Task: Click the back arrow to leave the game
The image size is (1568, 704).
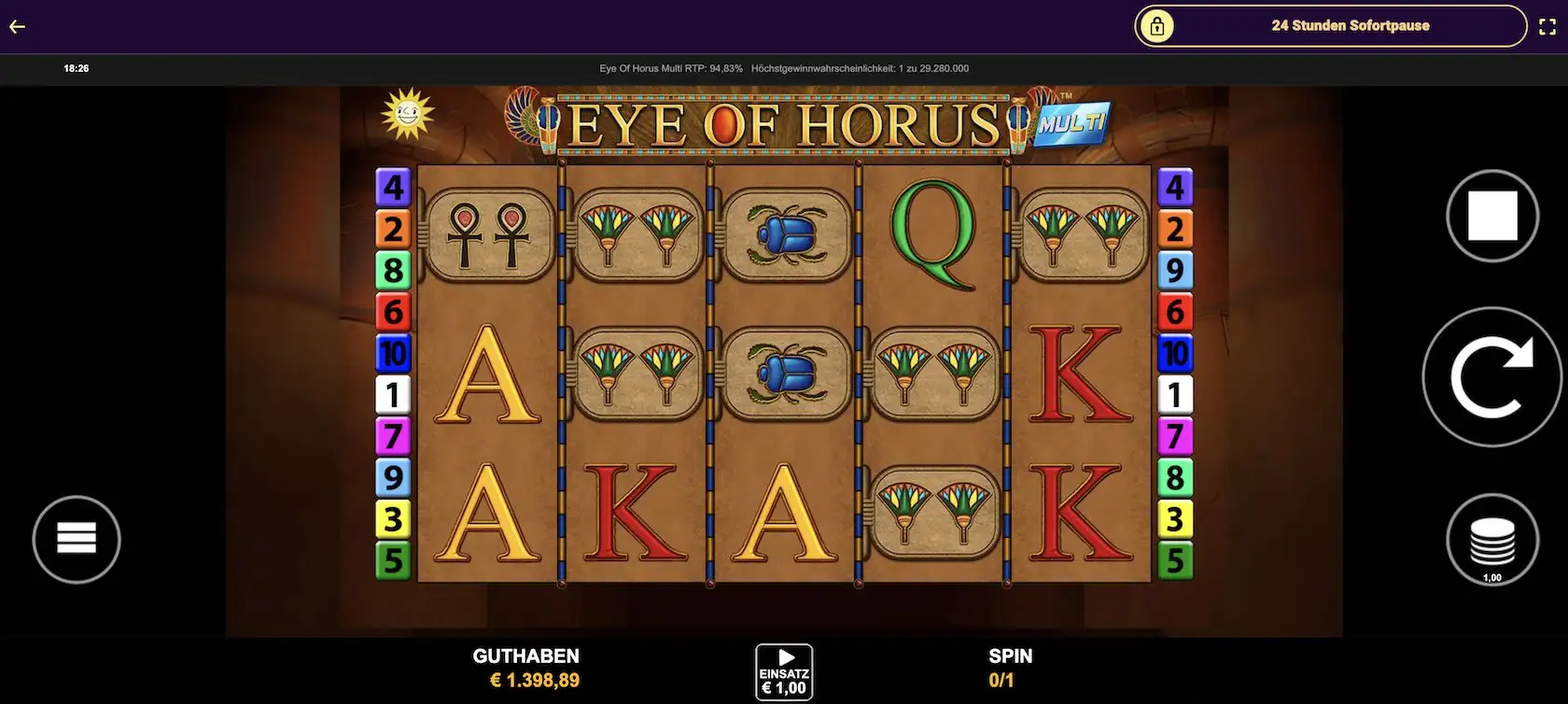Action: [x=16, y=26]
